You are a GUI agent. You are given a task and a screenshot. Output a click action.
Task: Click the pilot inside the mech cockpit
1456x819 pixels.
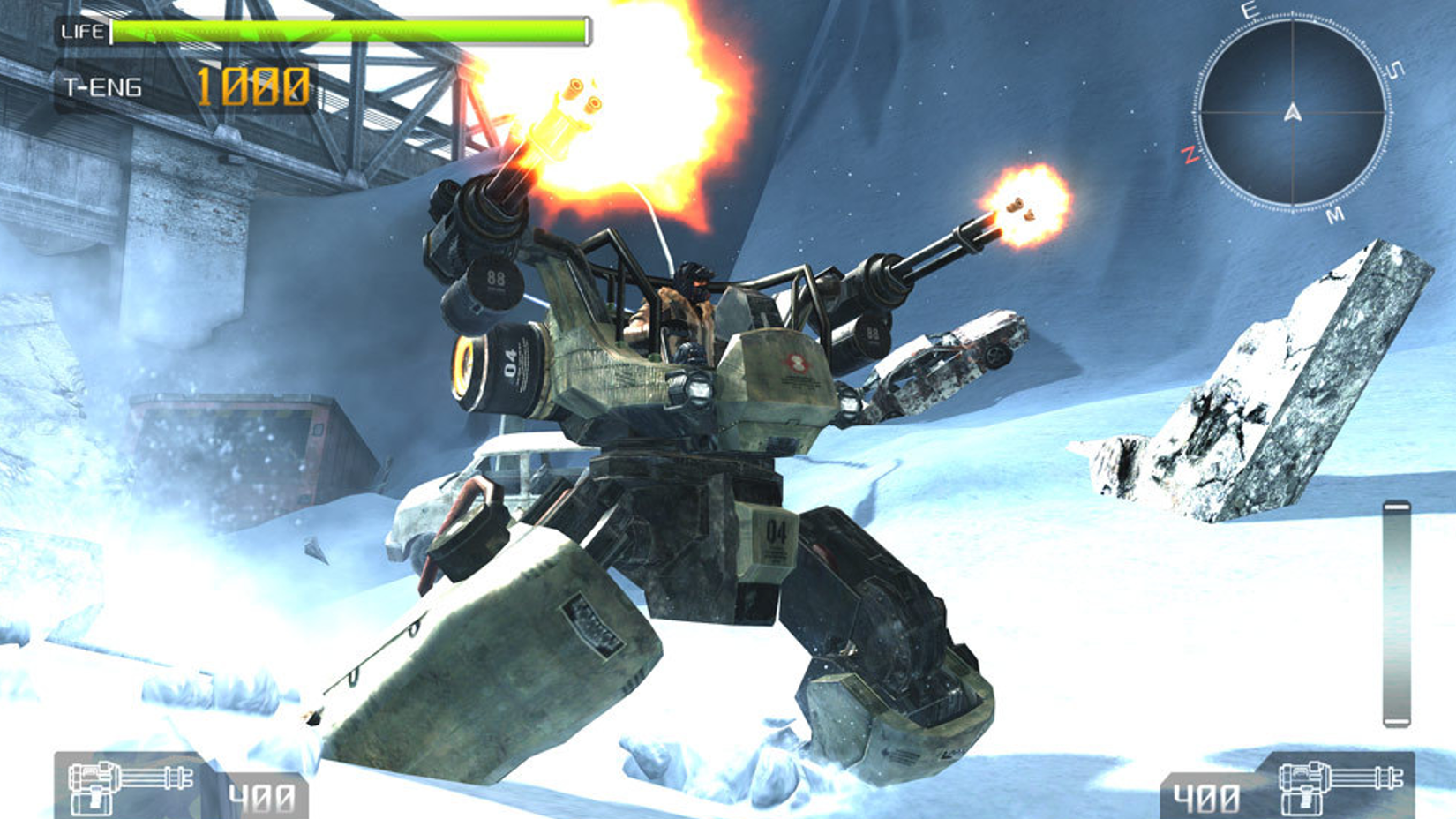[x=690, y=291]
